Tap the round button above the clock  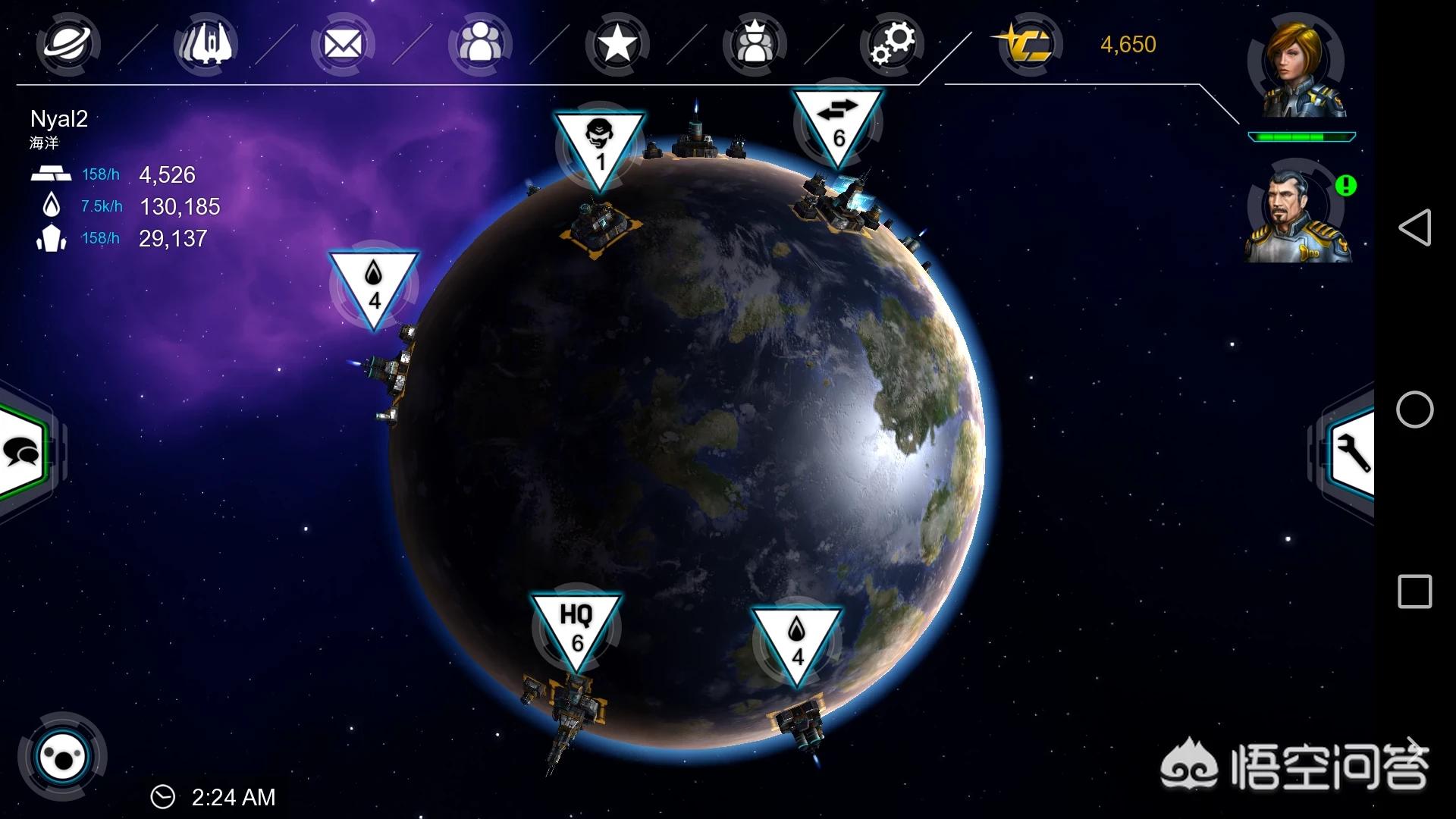[62, 756]
